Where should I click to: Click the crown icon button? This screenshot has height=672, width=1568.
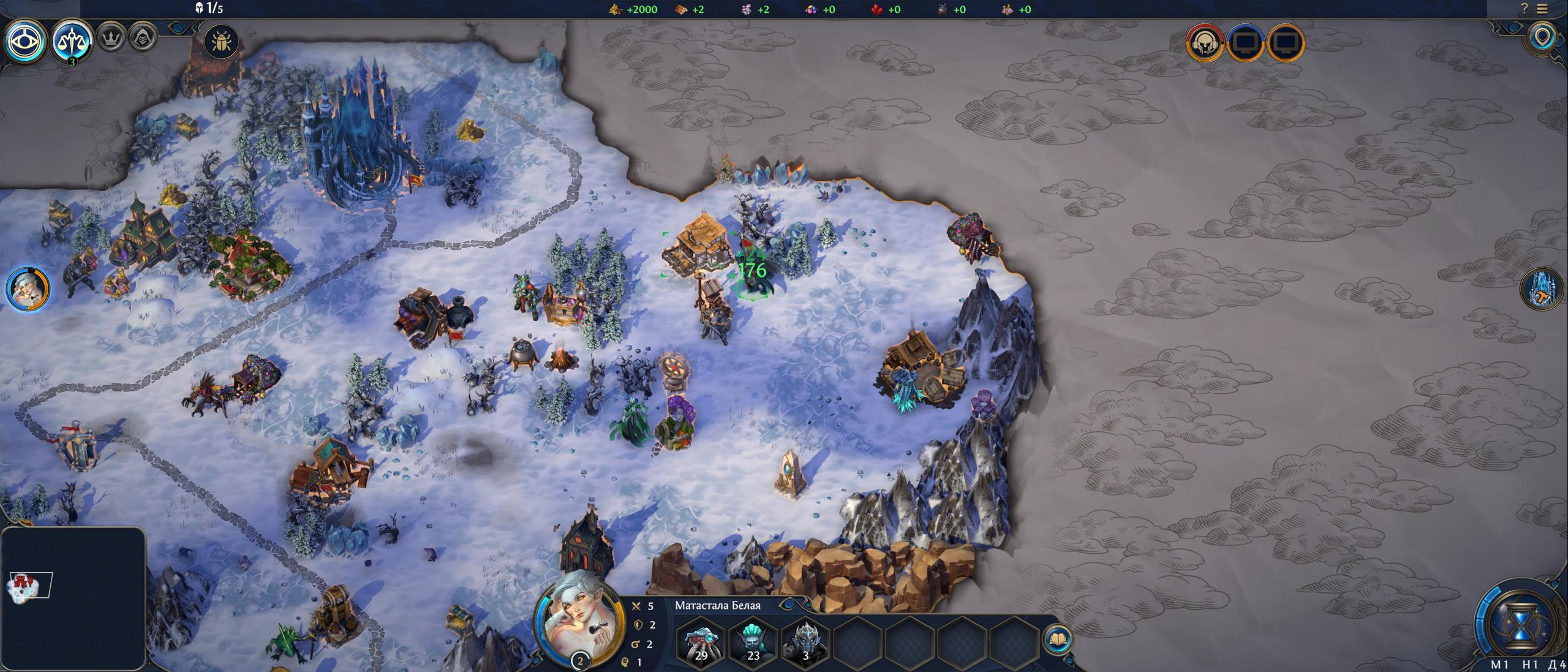[x=111, y=38]
